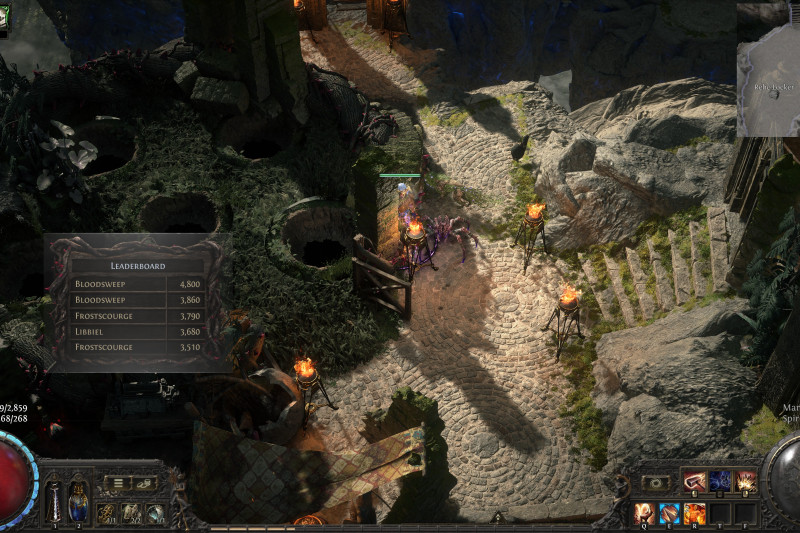Select the Libbiel leaderboard row
This screenshot has width=800, height=533.
tap(138, 331)
